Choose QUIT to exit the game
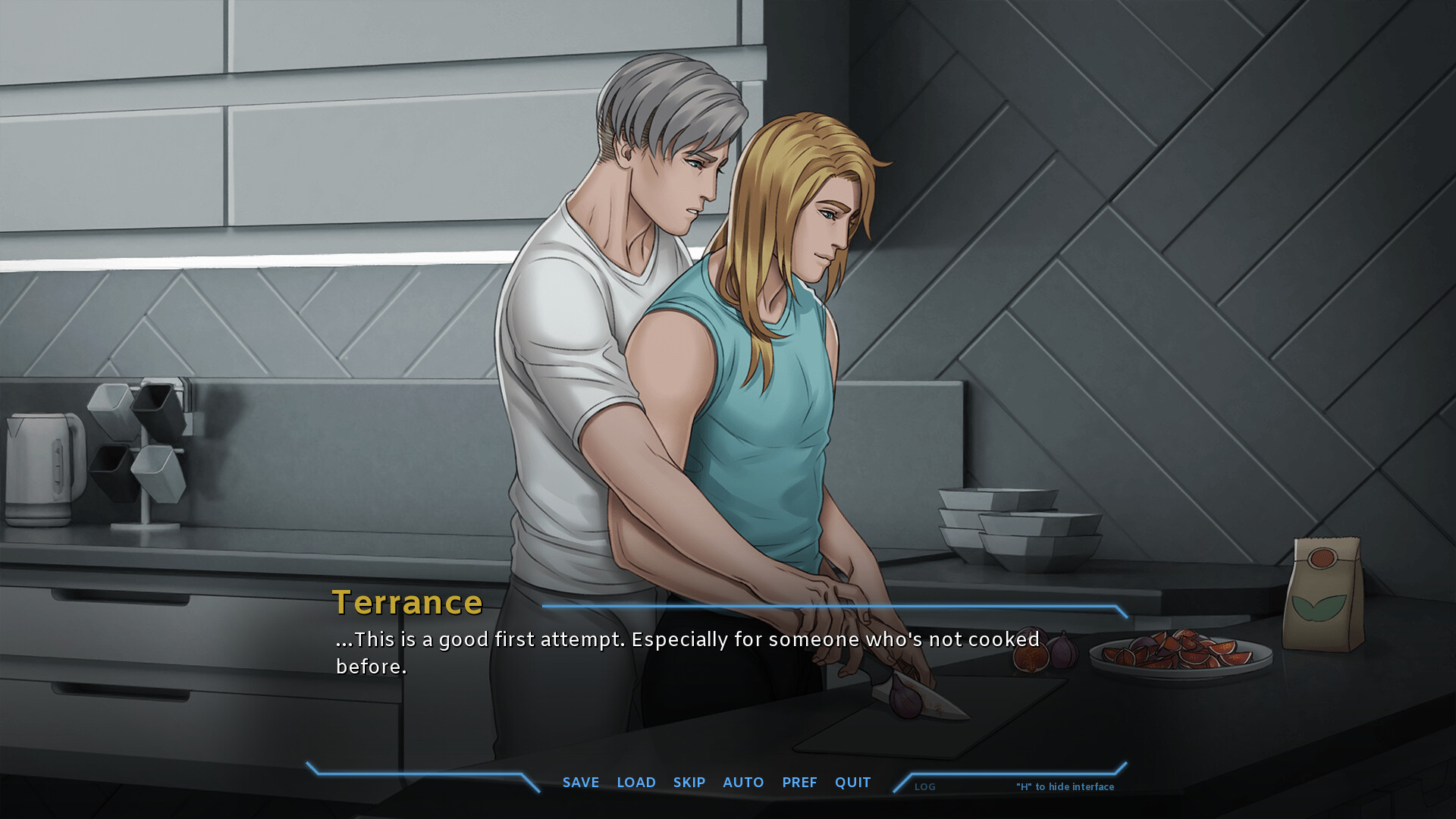The height and width of the screenshot is (819, 1456). click(853, 782)
